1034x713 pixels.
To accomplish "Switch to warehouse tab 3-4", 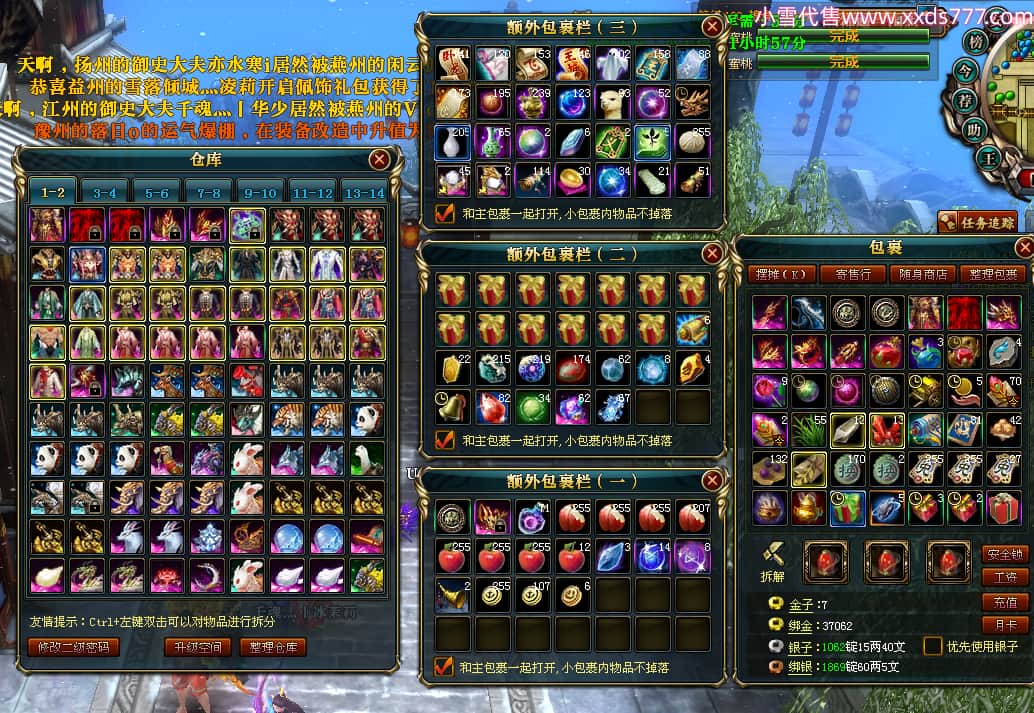I will pos(104,192).
